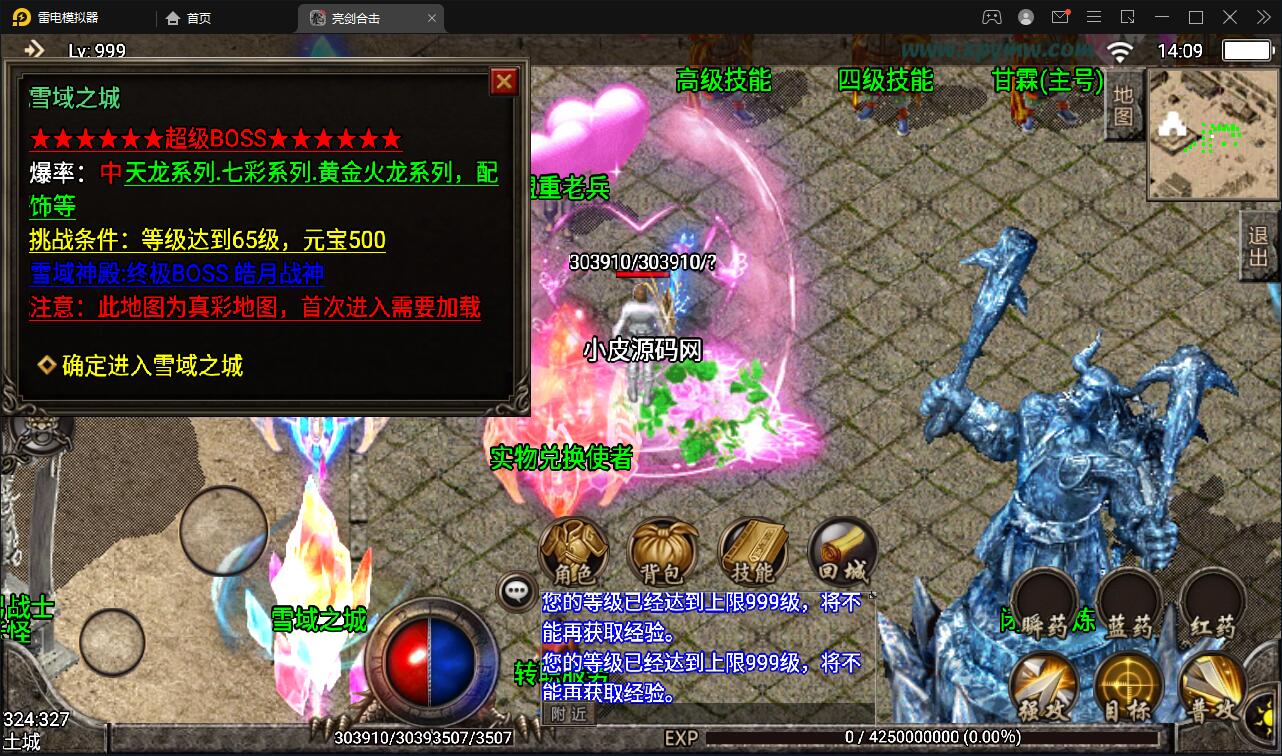Open the emulator hamburger menu

point(1094,17)
